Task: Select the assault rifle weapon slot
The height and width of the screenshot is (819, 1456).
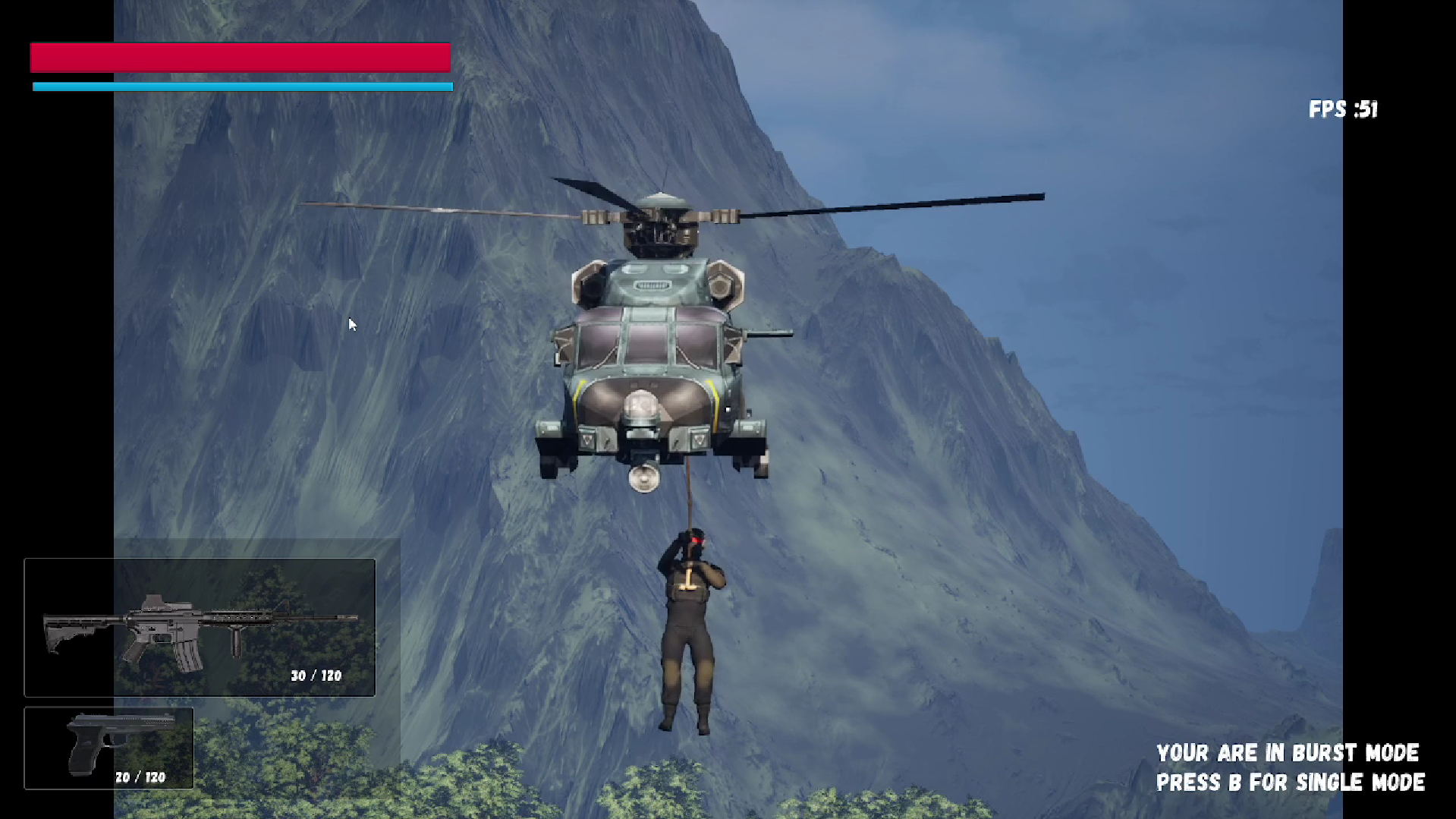Action: coord(200,628)
